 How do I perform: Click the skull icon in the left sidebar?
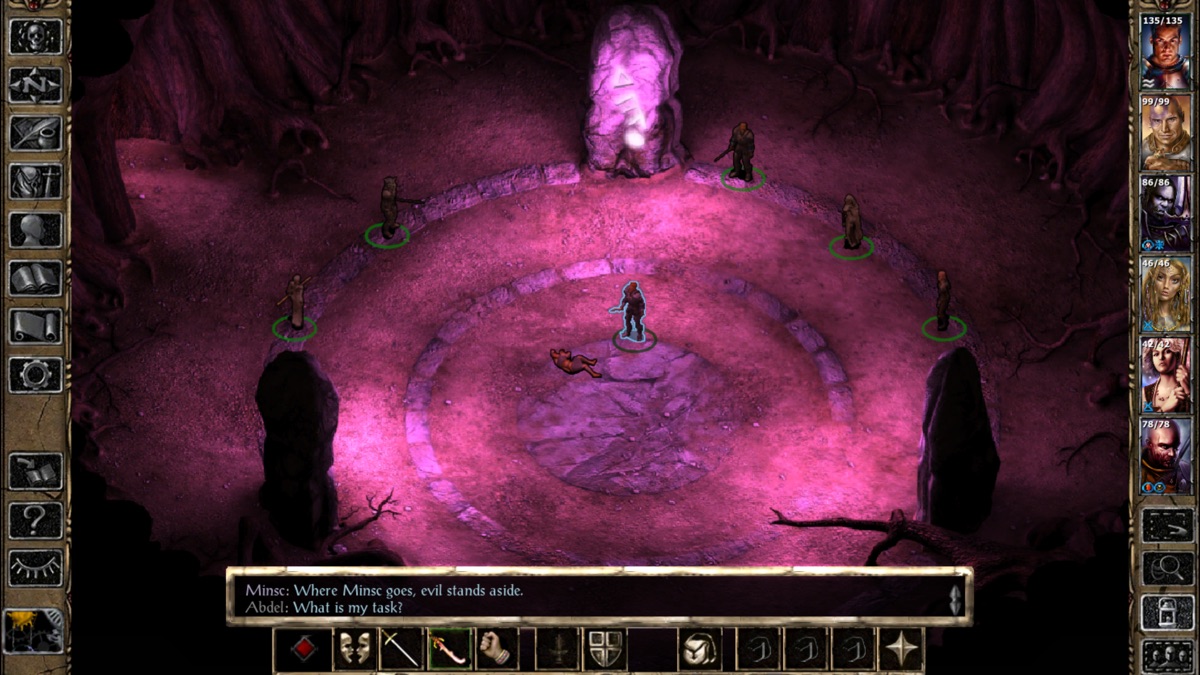pos(36,36)
